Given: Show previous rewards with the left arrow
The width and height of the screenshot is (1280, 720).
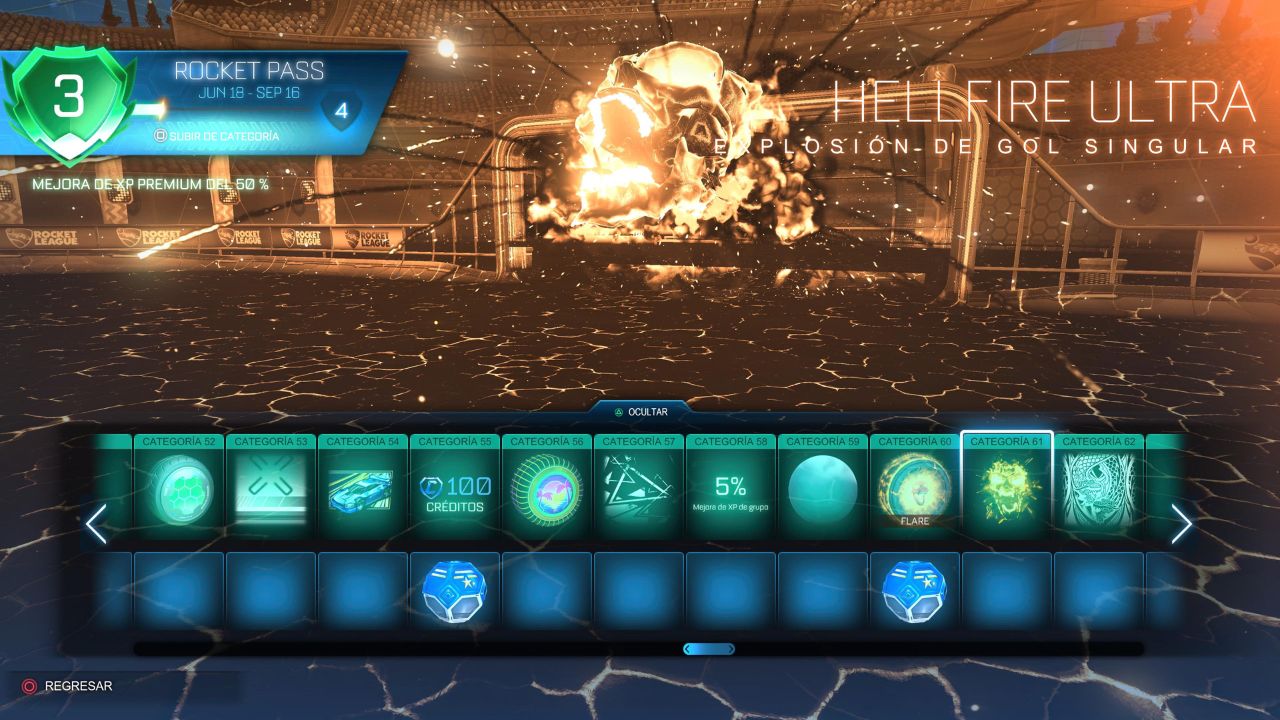Looking at the screenshot, I should point(96,524).
